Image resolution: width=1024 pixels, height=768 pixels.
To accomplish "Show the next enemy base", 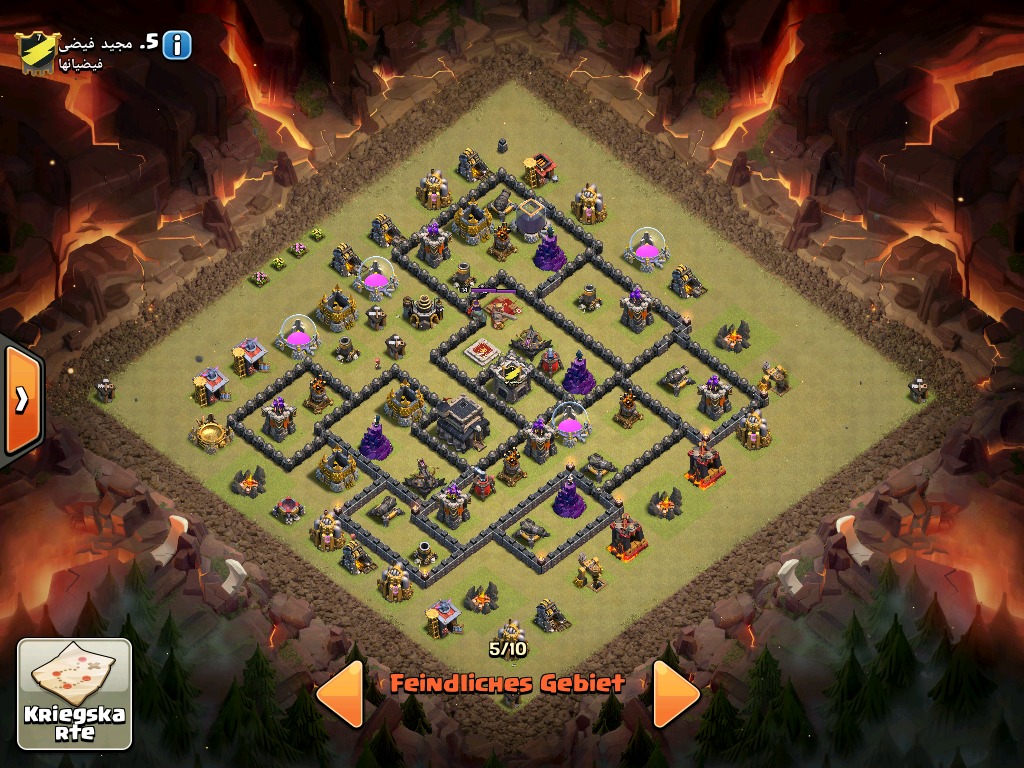I will point(676,693).
